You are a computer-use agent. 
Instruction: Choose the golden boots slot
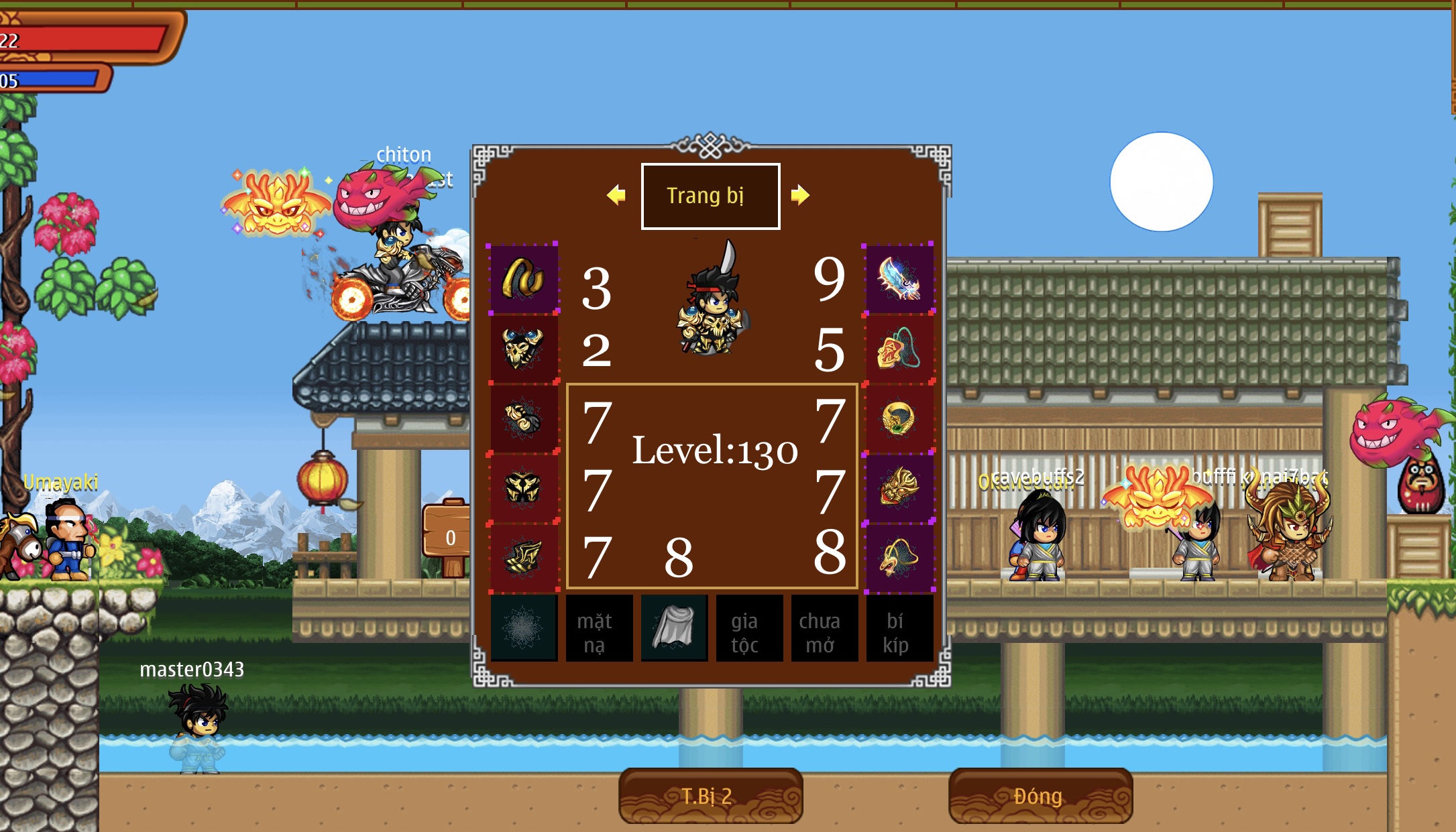[524, 557]
